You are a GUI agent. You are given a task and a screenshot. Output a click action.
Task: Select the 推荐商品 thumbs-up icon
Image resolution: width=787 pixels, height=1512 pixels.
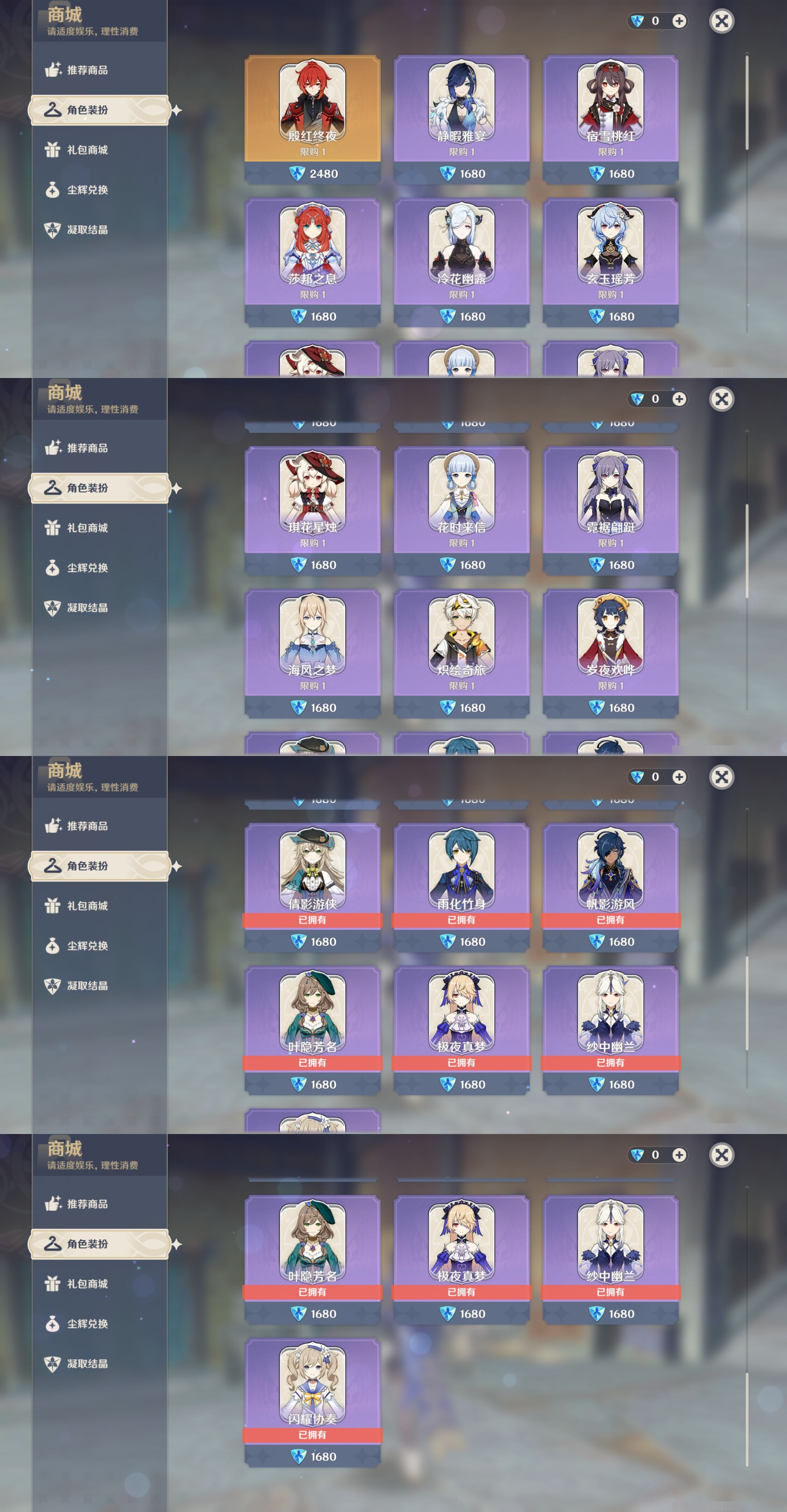[x=53, y=69]
